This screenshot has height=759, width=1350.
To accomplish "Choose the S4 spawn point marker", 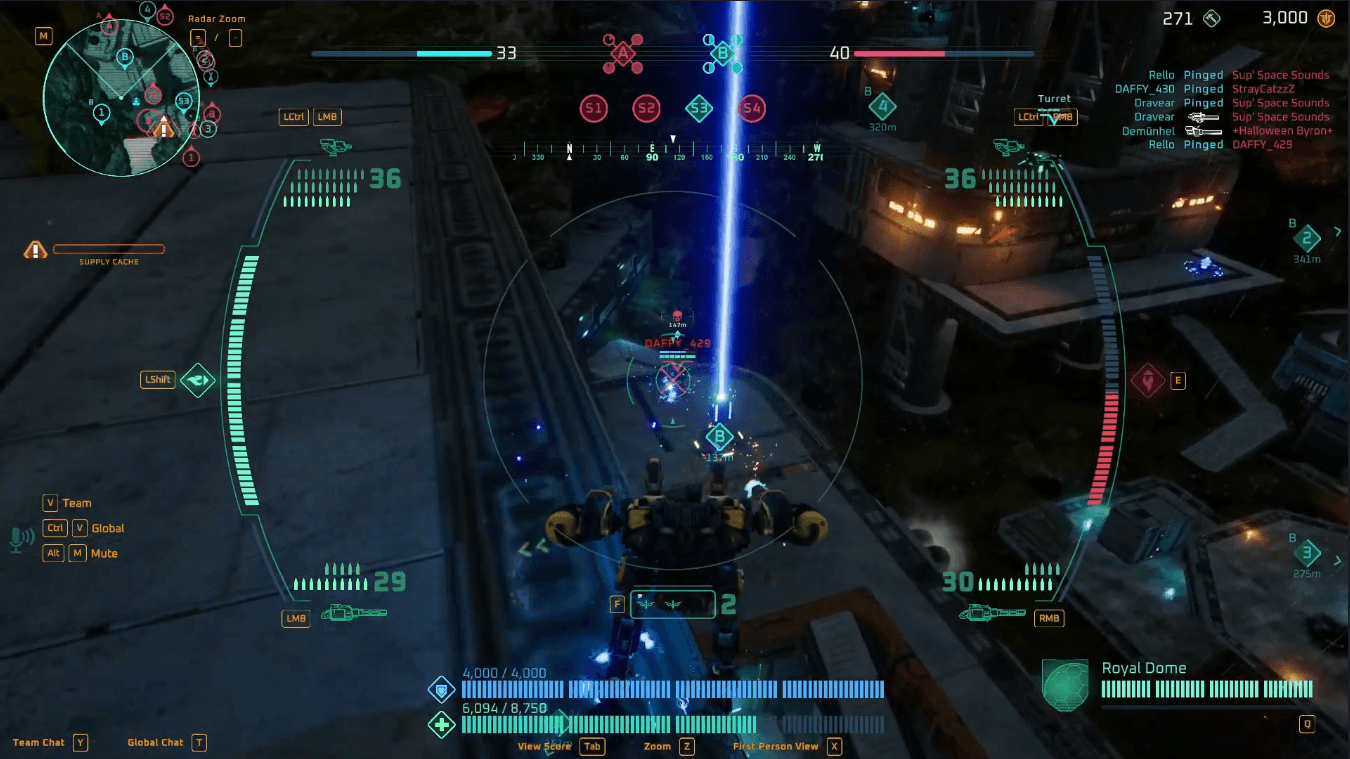I will coord(752,108).
